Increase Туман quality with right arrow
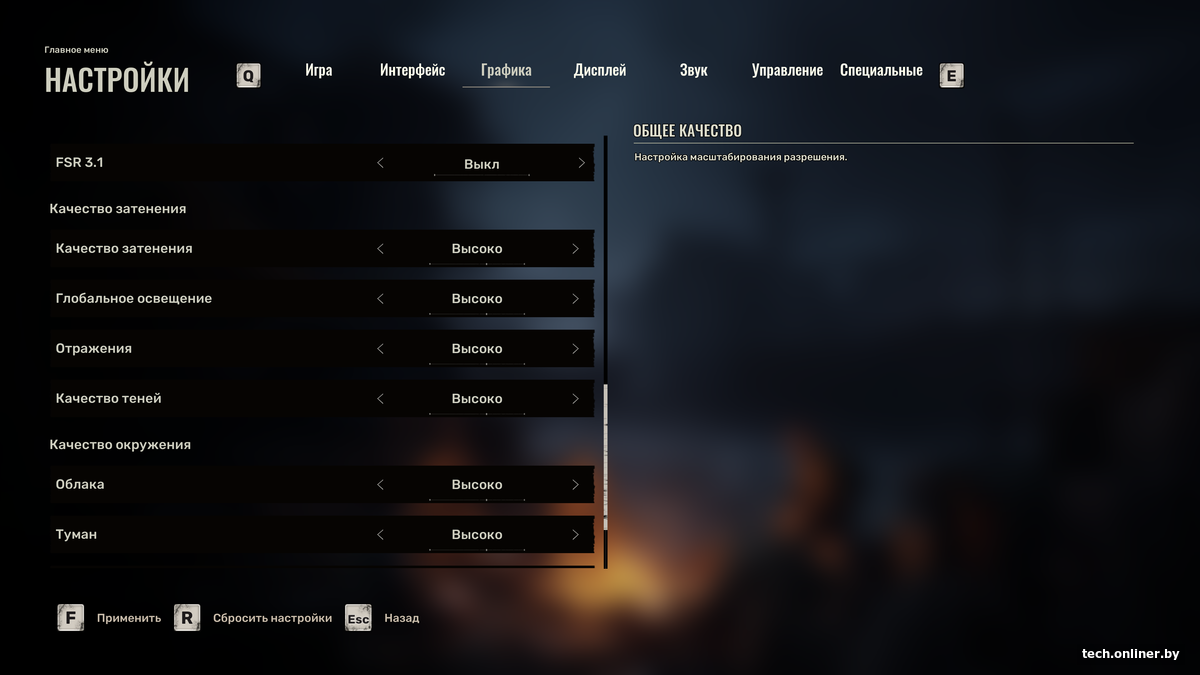 pos(575,535)
